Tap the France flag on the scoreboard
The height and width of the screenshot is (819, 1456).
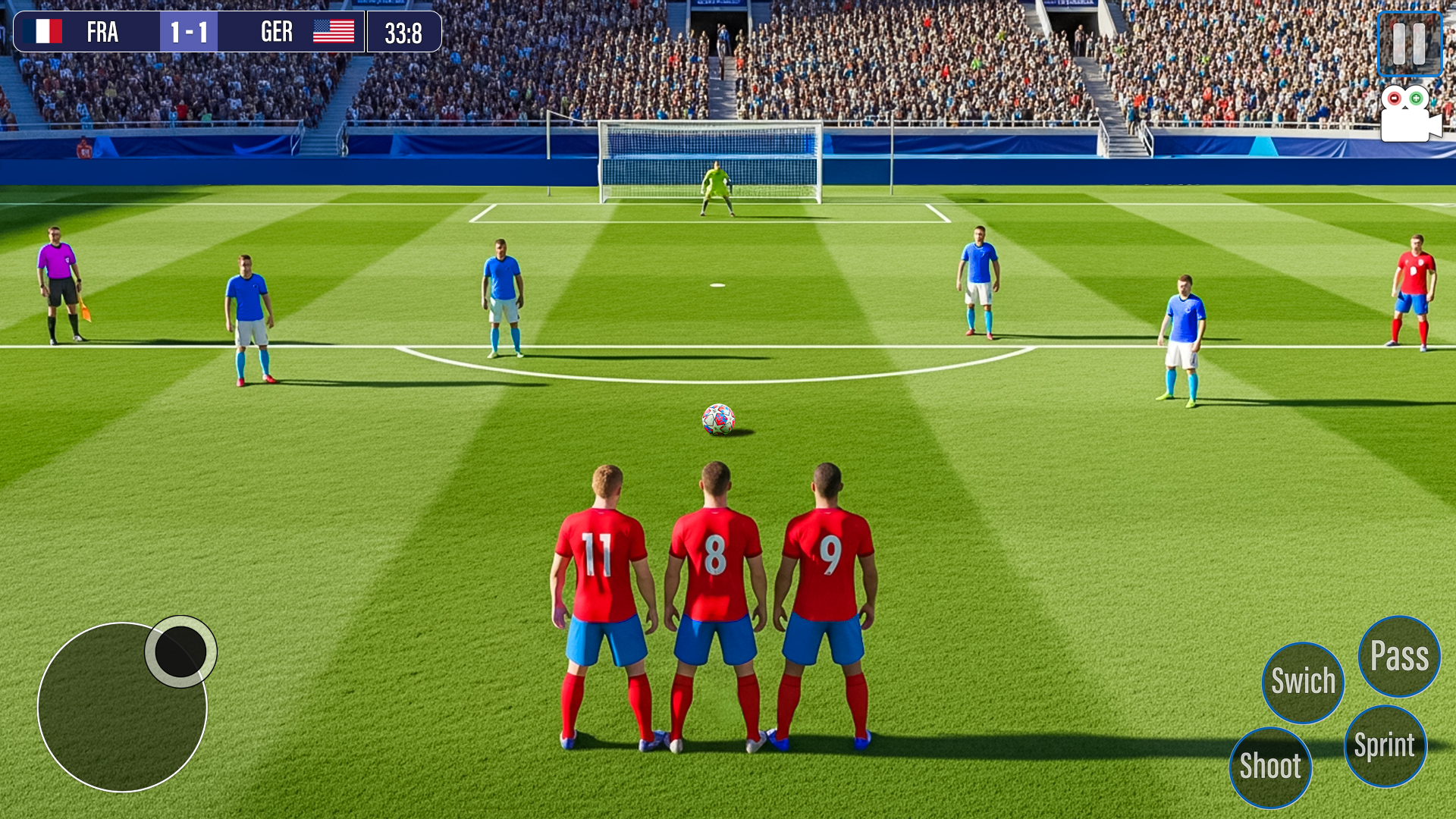[x=42, y=32]
